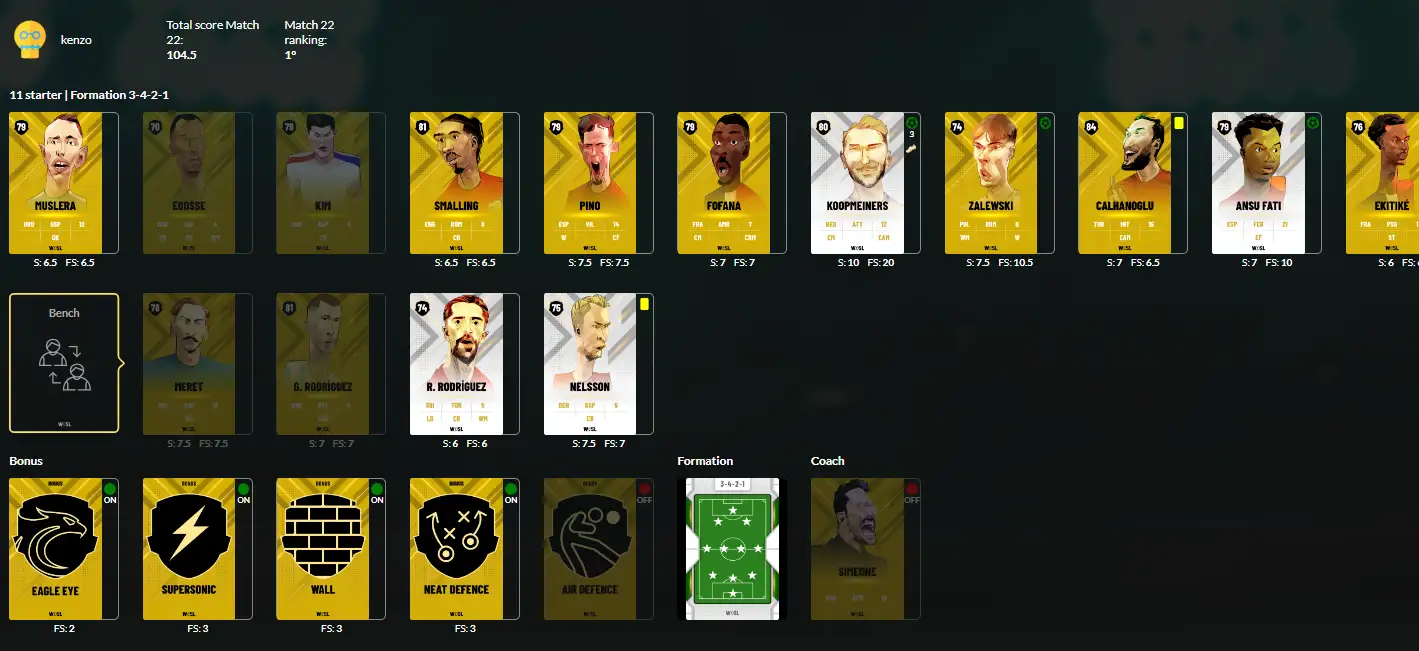Viewport: 1419px width, 651px height.
Task: Choose the G. Rodriguez bench card
Action: click(323, 363)
